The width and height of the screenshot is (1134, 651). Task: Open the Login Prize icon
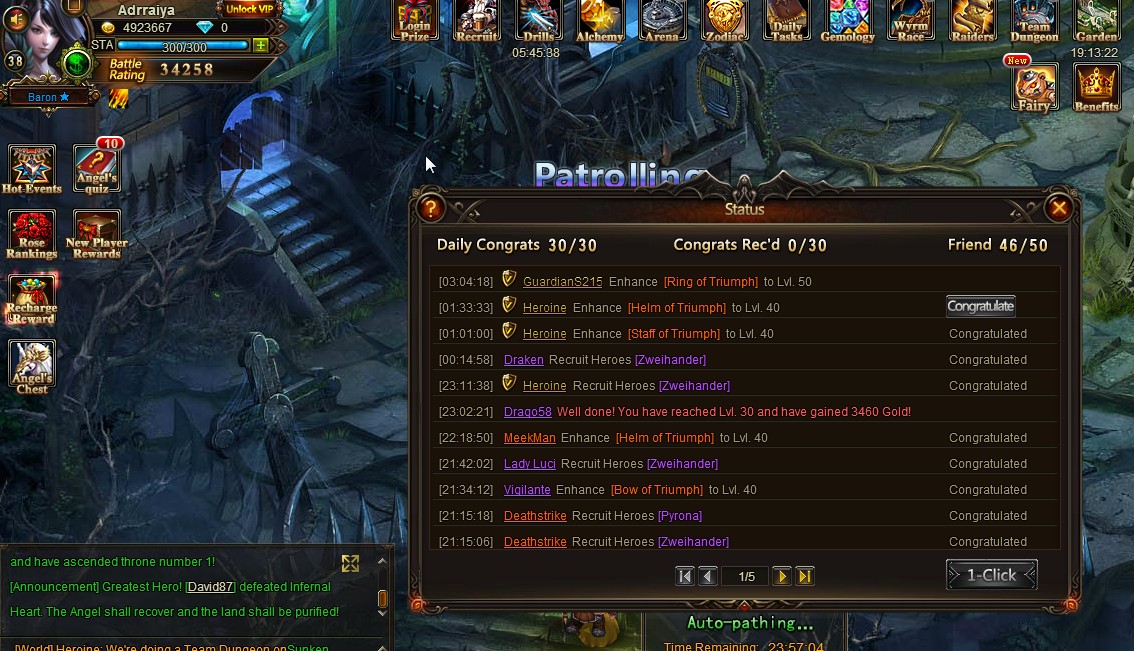(415, 20)
